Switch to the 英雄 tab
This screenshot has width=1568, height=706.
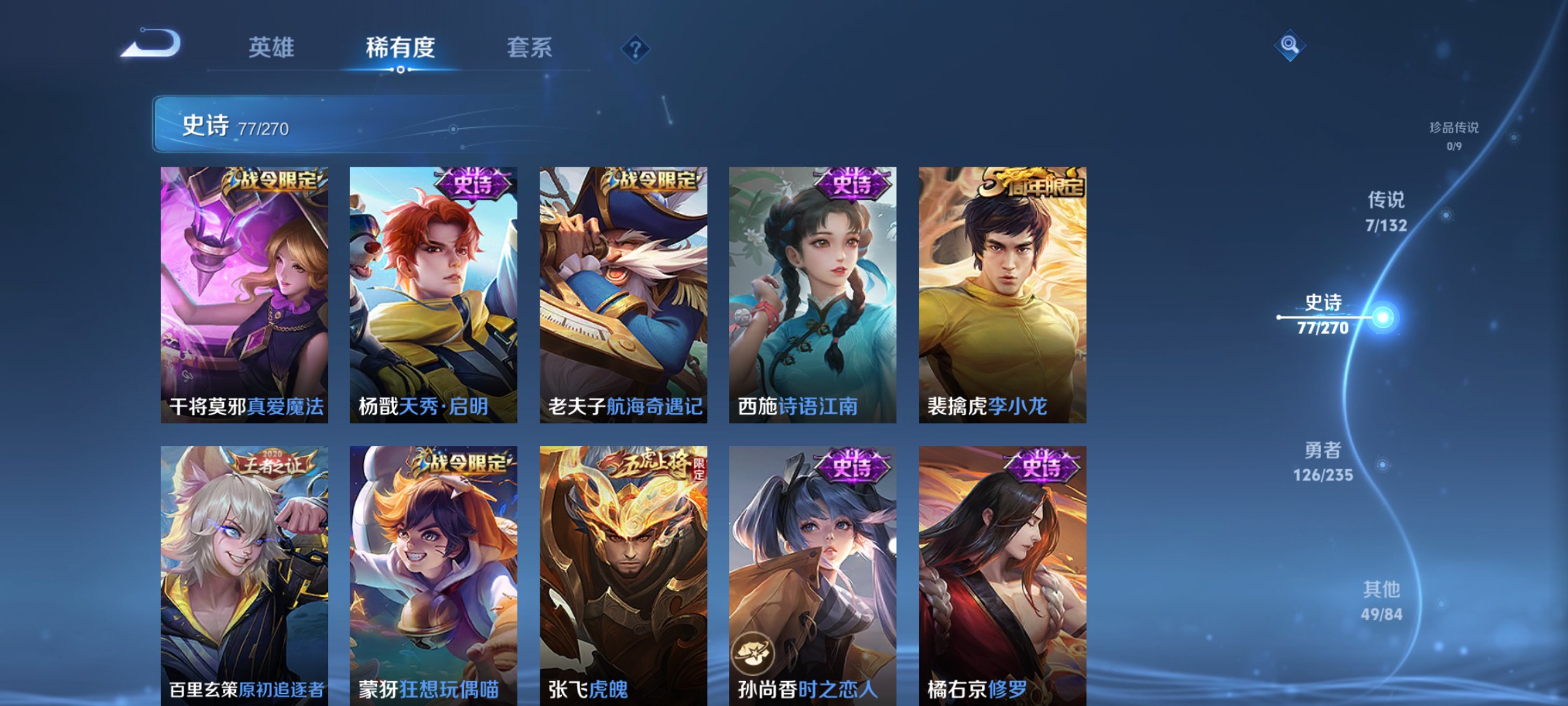pos(272,47)
